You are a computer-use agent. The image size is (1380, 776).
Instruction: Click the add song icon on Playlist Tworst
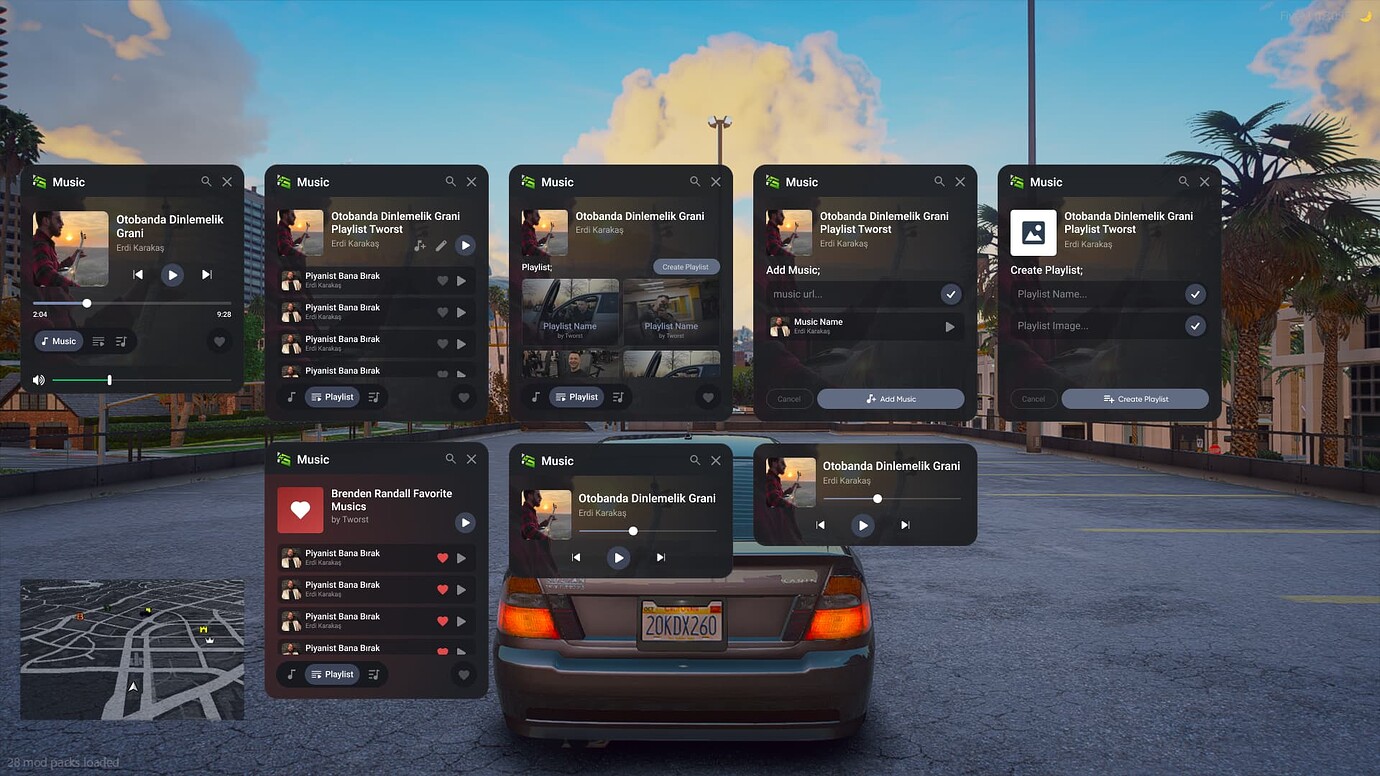click(x=420, y=245)
